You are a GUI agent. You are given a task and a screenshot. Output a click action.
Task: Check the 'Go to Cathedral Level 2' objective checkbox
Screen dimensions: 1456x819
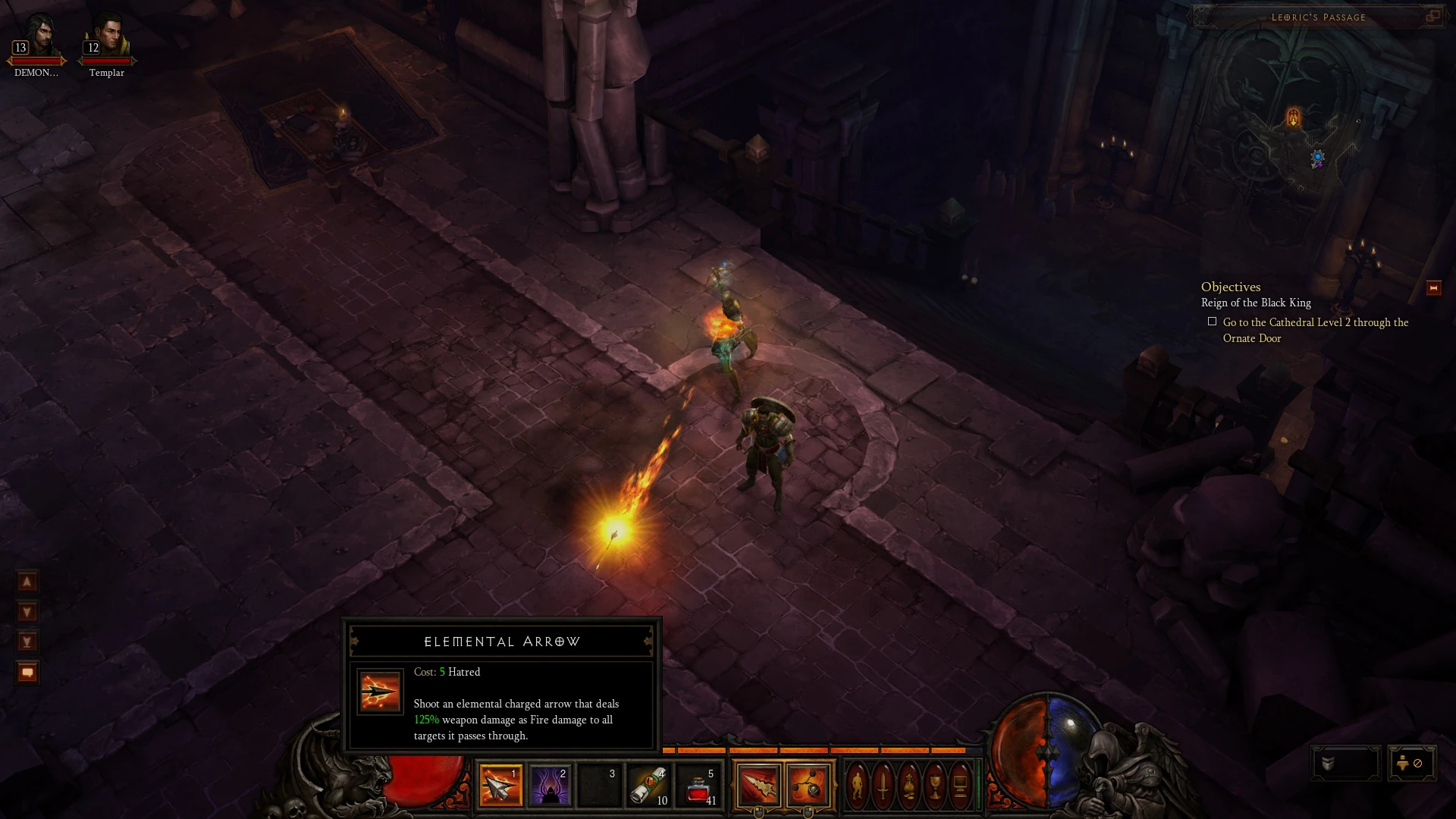[x=1213, y=320]
